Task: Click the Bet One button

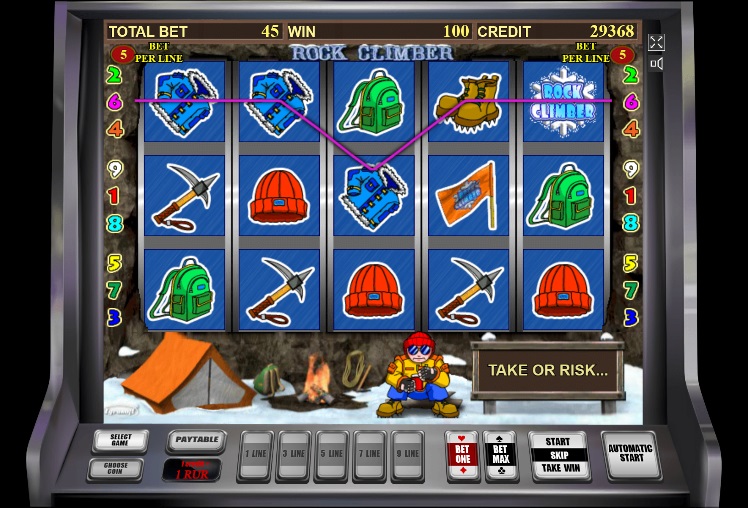Action: pos(463,455)
